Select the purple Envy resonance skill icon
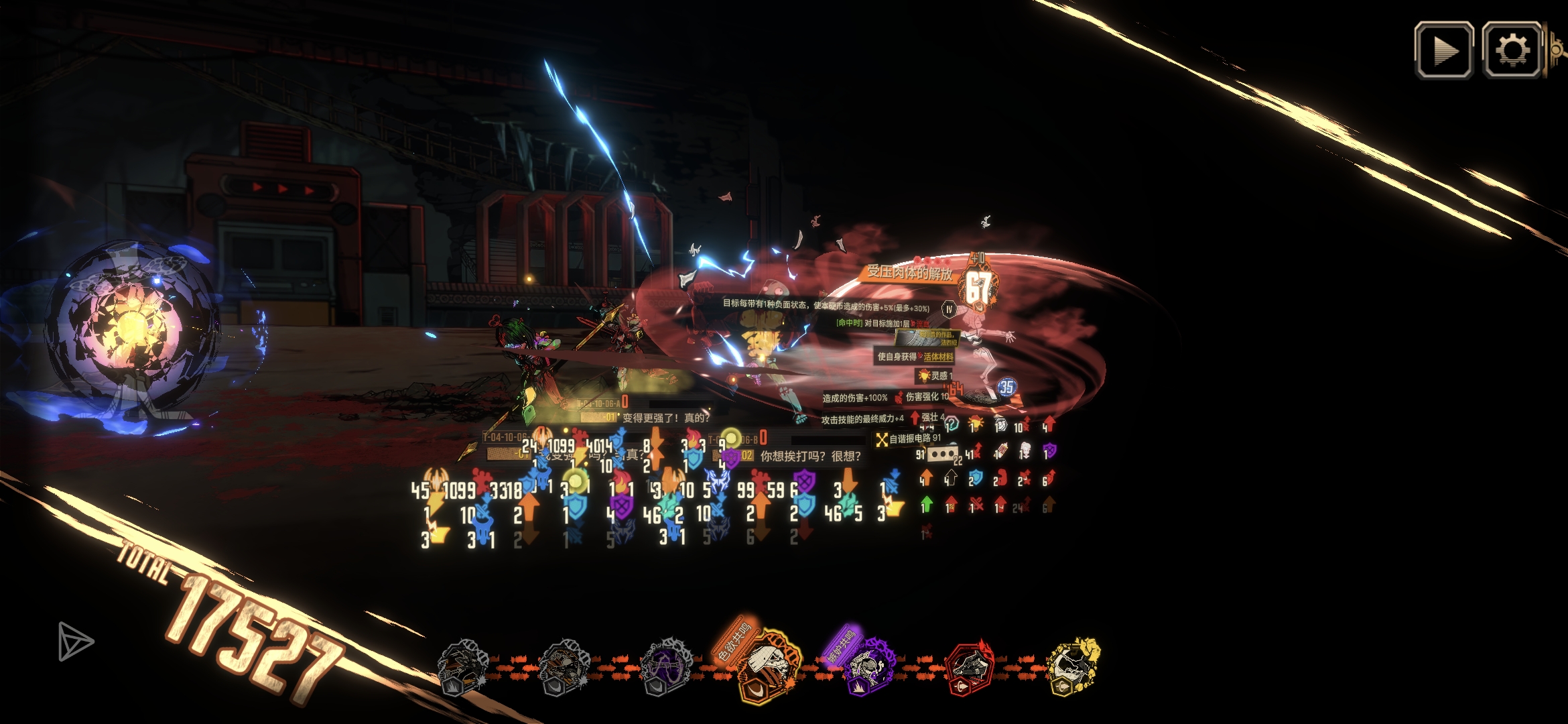1568x724 pixels. coord(869,666)
